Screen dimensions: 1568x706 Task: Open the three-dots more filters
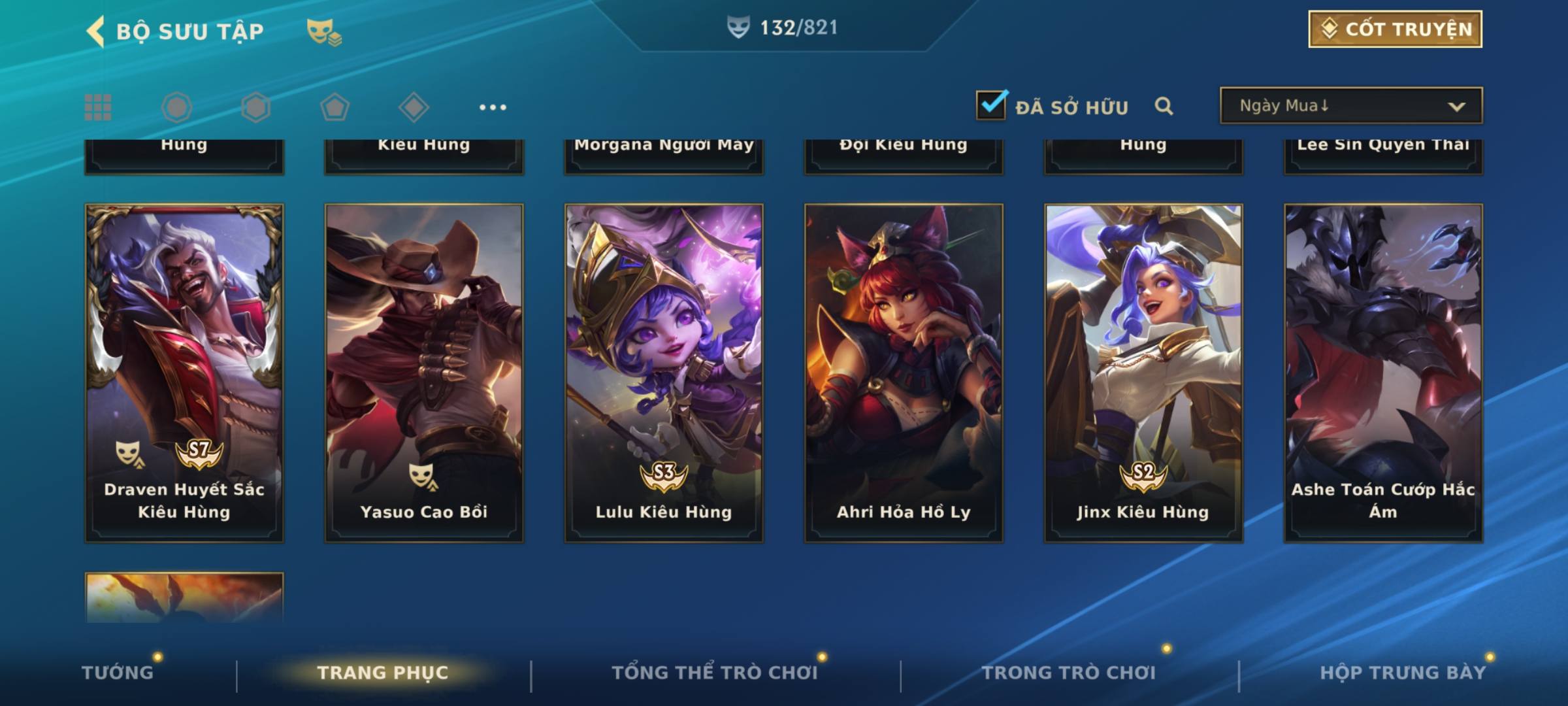(x=493, y=107)
